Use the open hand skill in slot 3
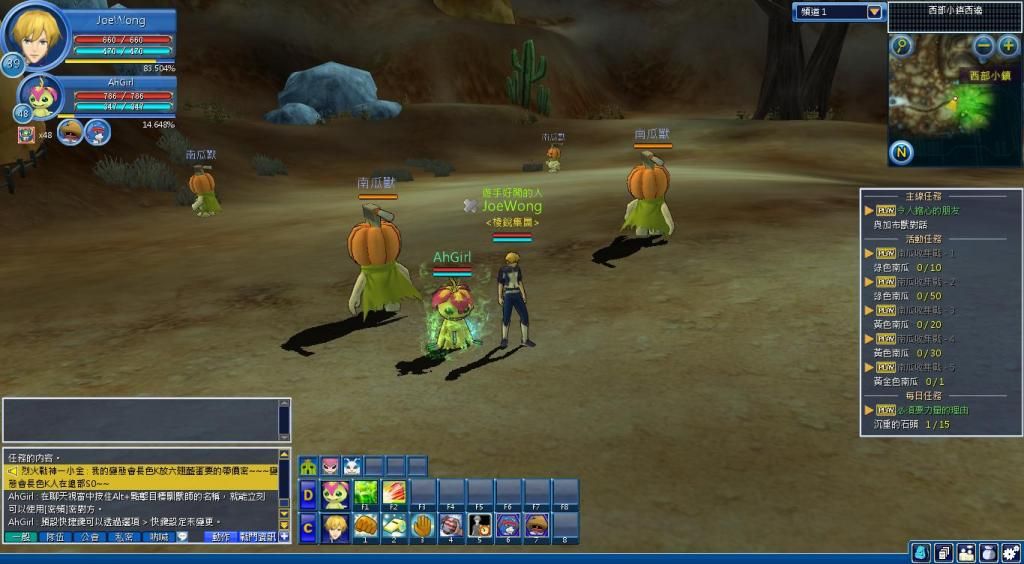 click(423, 524)
